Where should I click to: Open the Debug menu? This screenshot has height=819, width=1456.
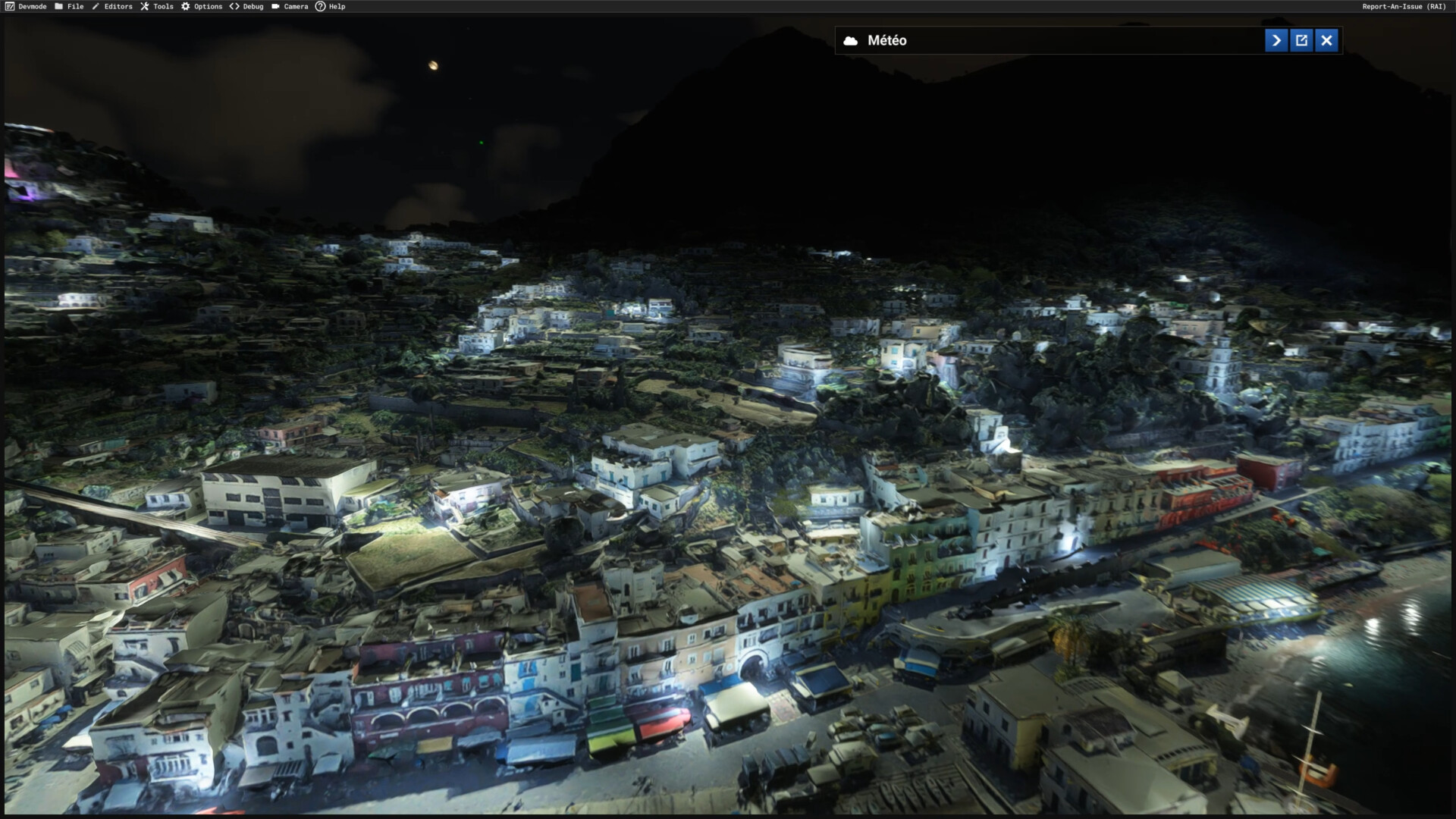[247, 7]
